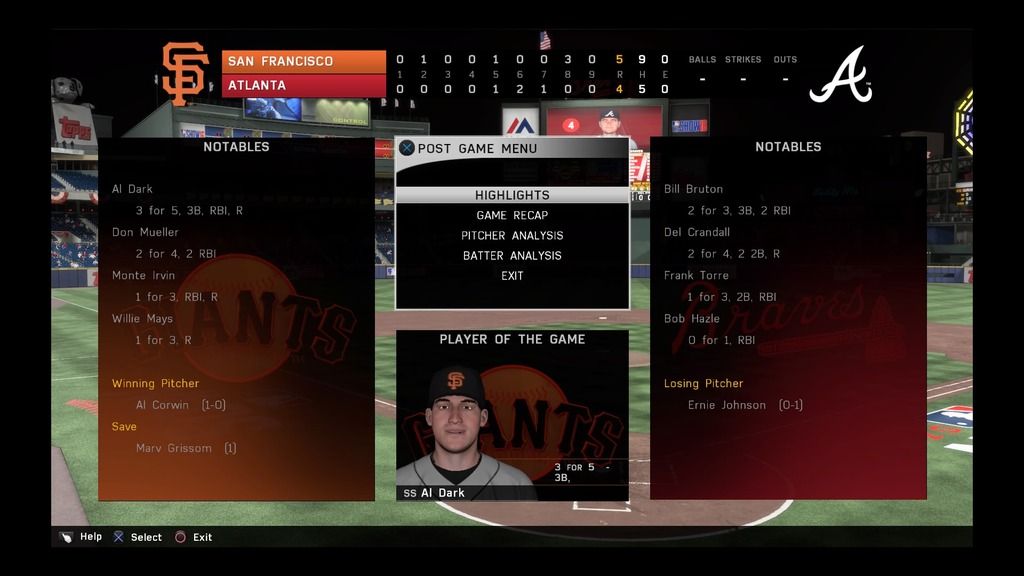Viewport: 1024px width, 576px height.
Task: Select Highlights in the post game menu
Action: [512, 195]
